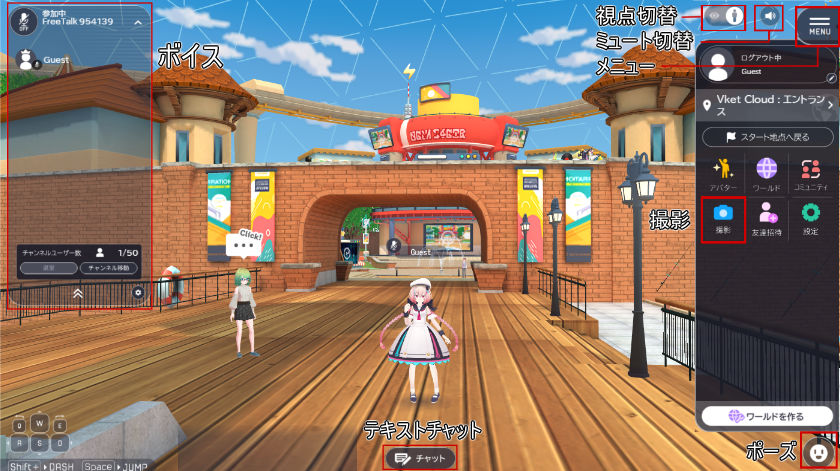Open the ワールド (World) menu
Viewport: 840px width, 471px height.
(767, 173)
